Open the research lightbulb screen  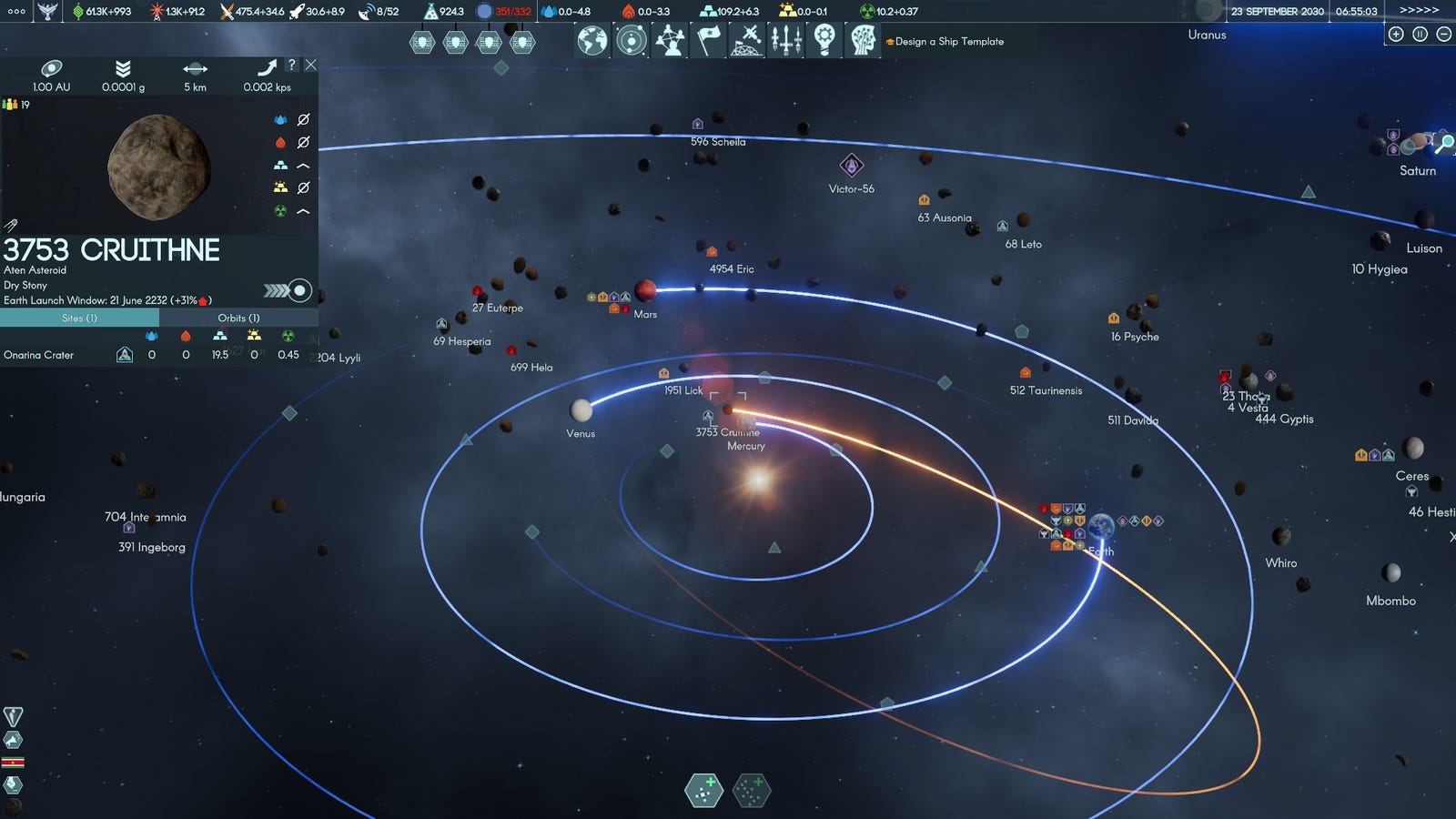824,41
